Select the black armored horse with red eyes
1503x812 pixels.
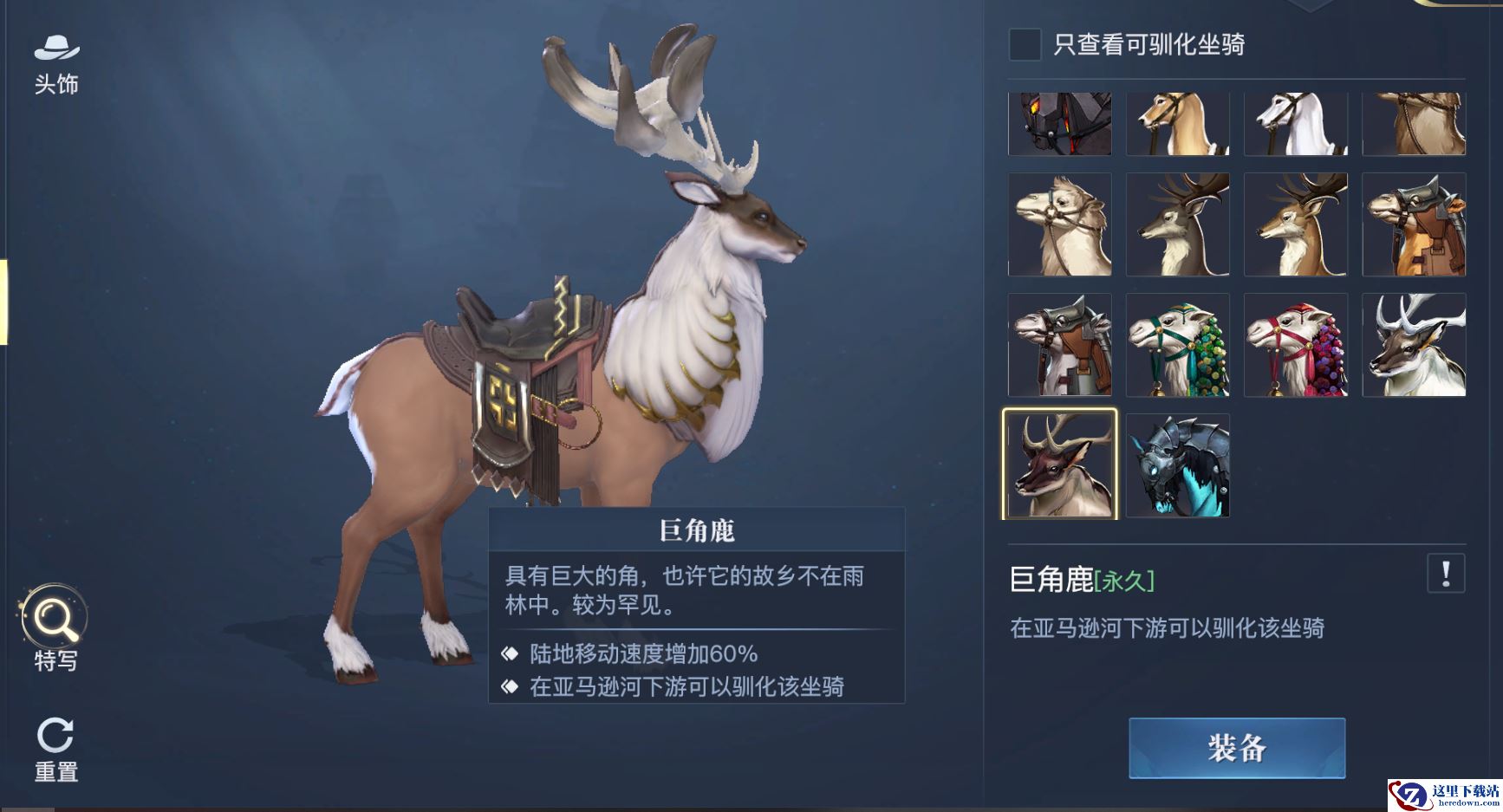click(1059, 124)
